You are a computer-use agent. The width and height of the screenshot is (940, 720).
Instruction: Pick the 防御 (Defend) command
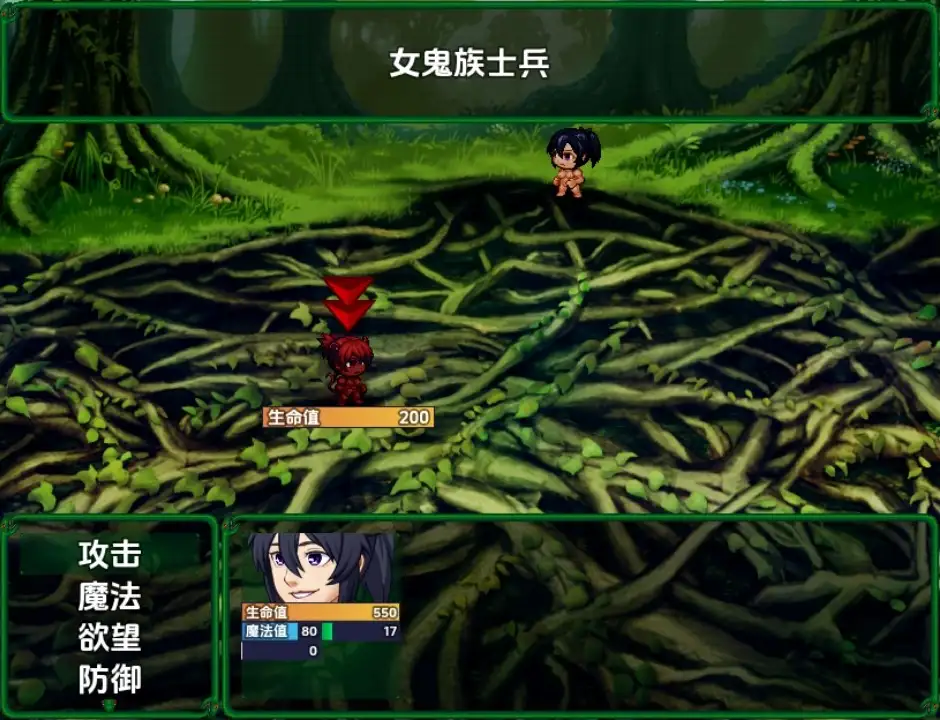click(110, 680)
